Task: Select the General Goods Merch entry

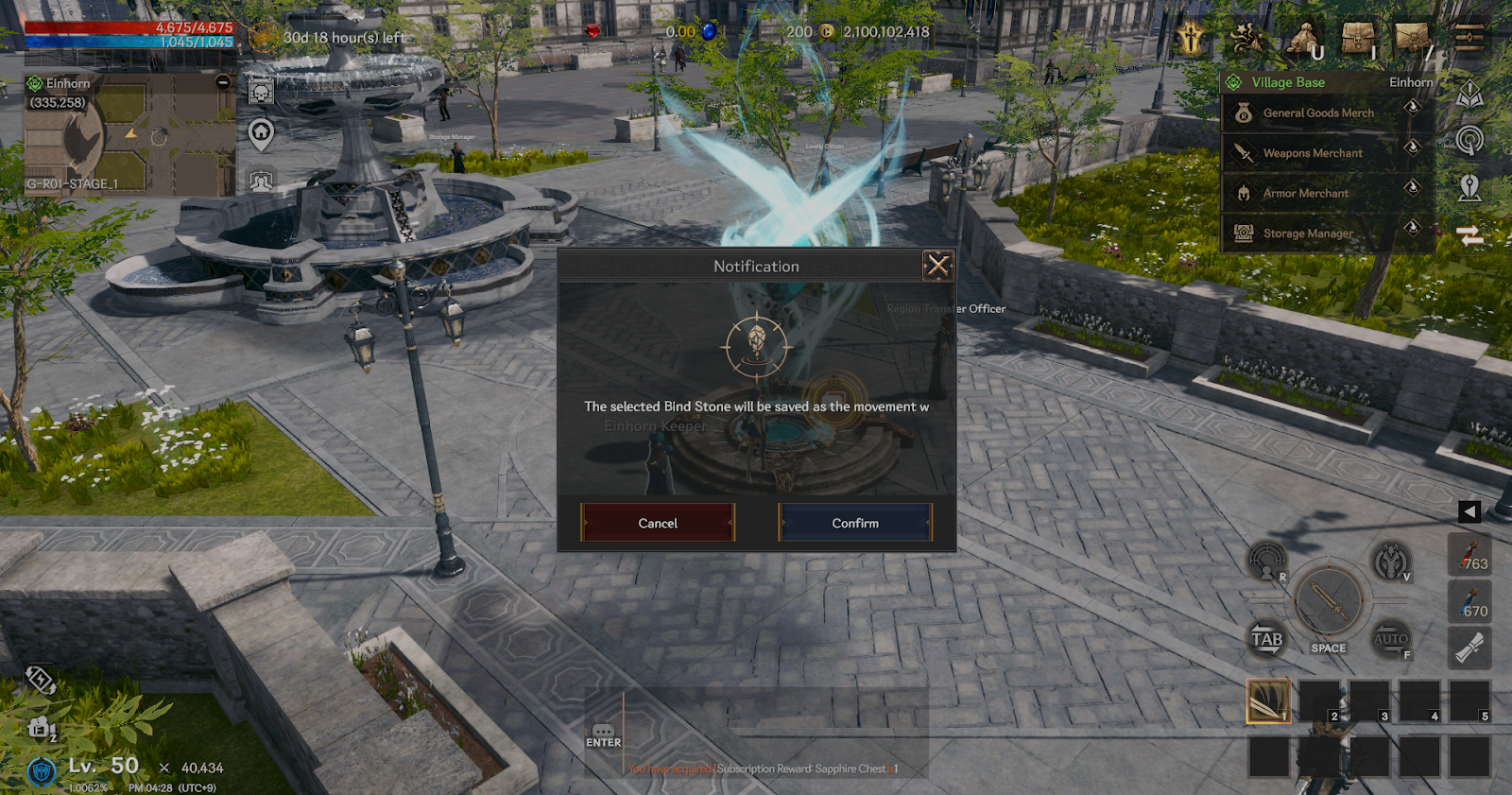Action: point(1318,113)
